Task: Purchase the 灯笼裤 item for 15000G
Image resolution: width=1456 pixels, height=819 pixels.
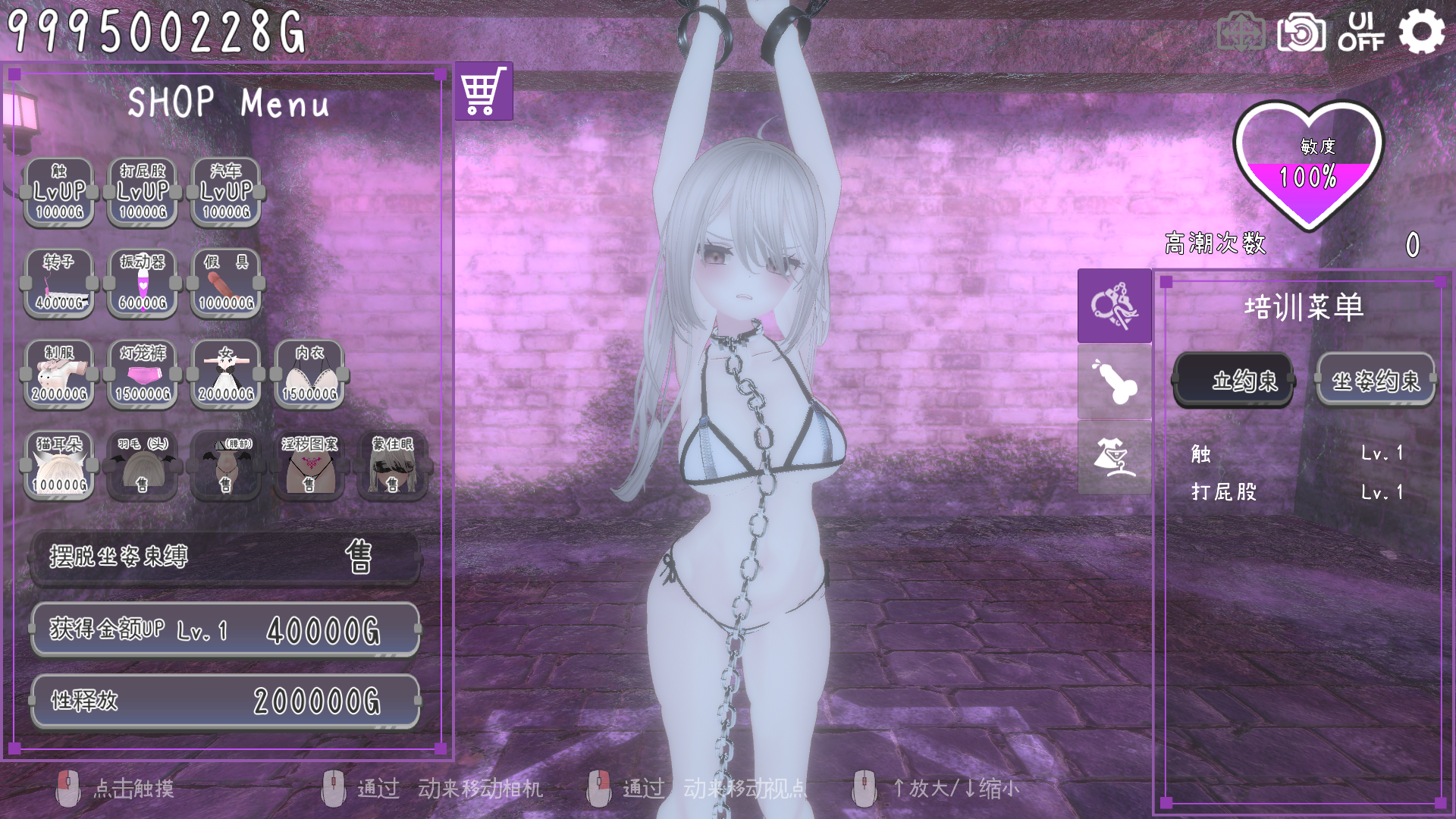Action: 143,375
